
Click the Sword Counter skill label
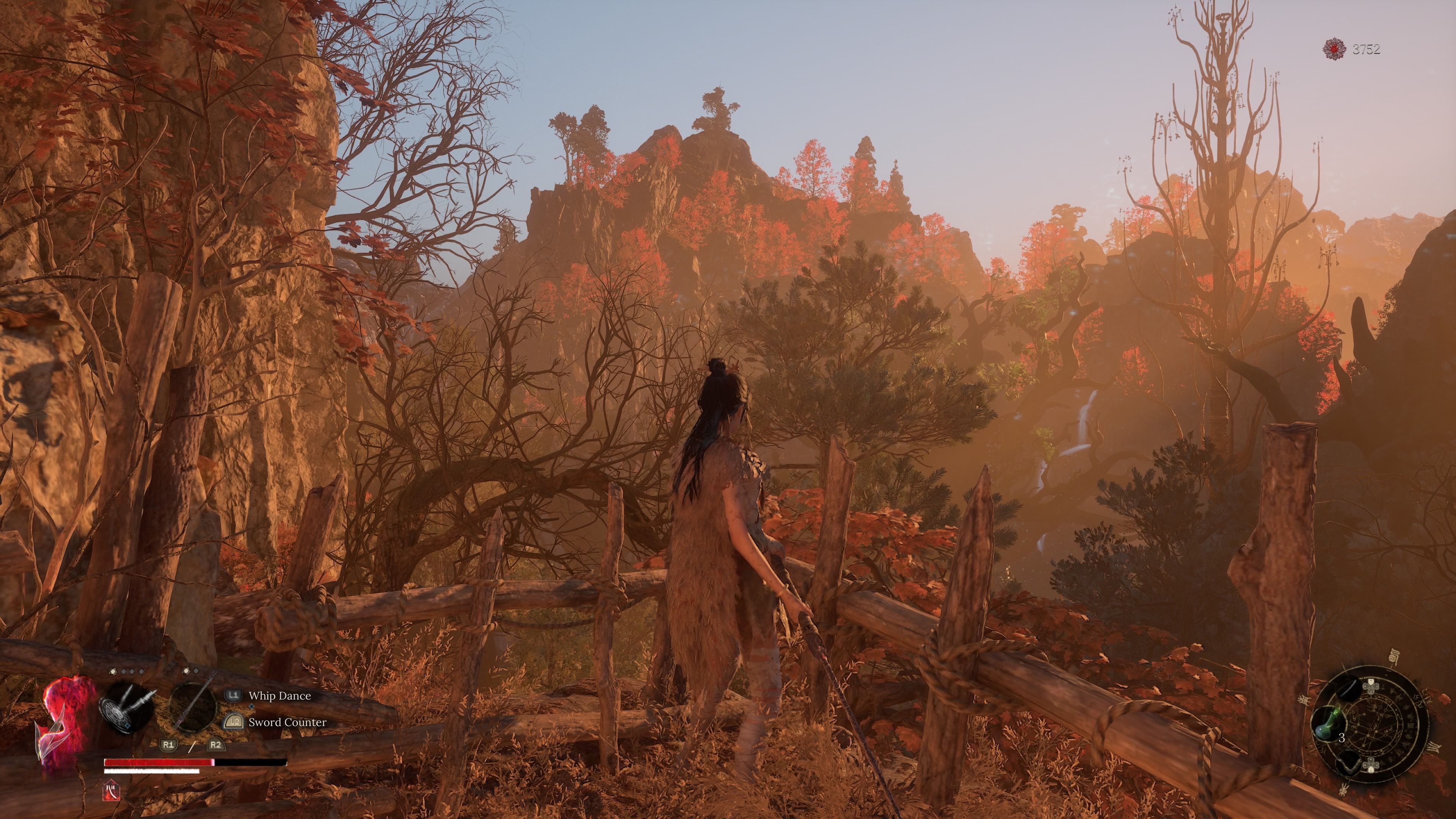coord(287,722)
